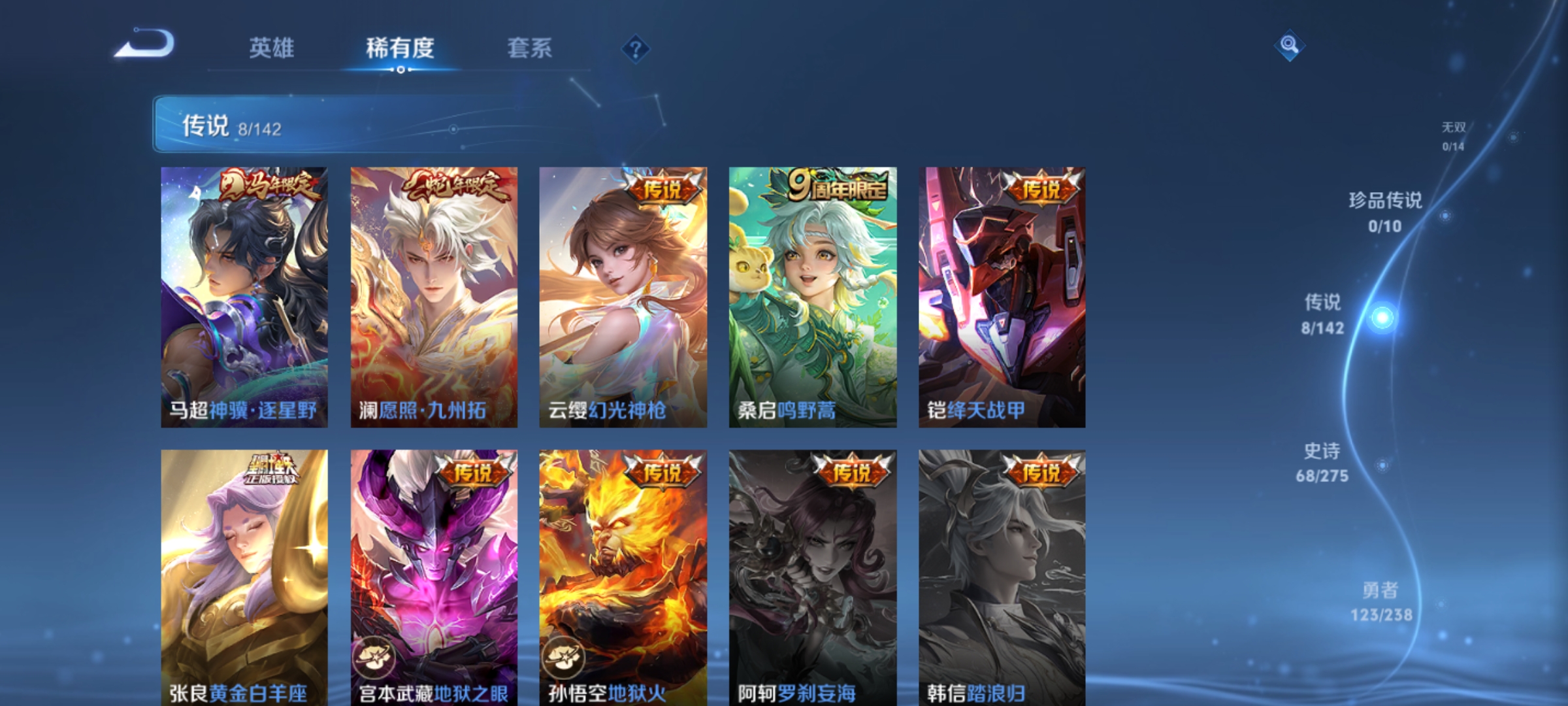Switch to the 套系 tab
The image size is (1568, 706).
click(530, 48)
